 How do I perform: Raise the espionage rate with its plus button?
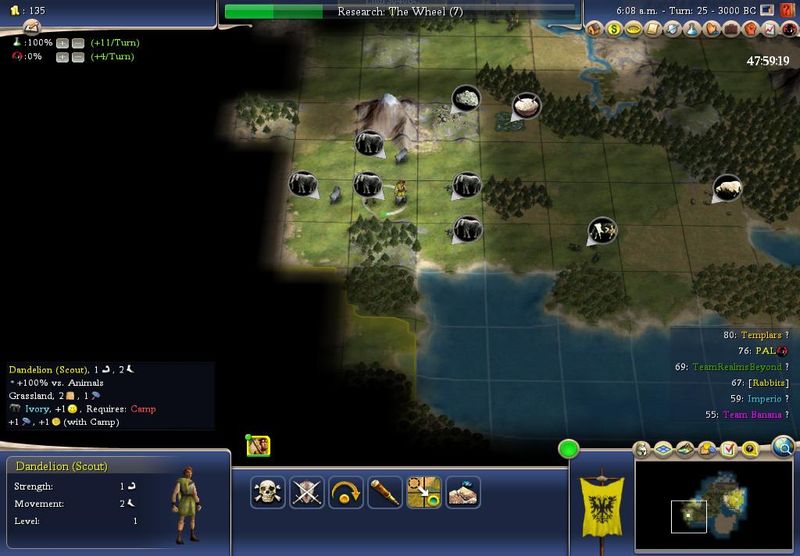click(62, 57)
